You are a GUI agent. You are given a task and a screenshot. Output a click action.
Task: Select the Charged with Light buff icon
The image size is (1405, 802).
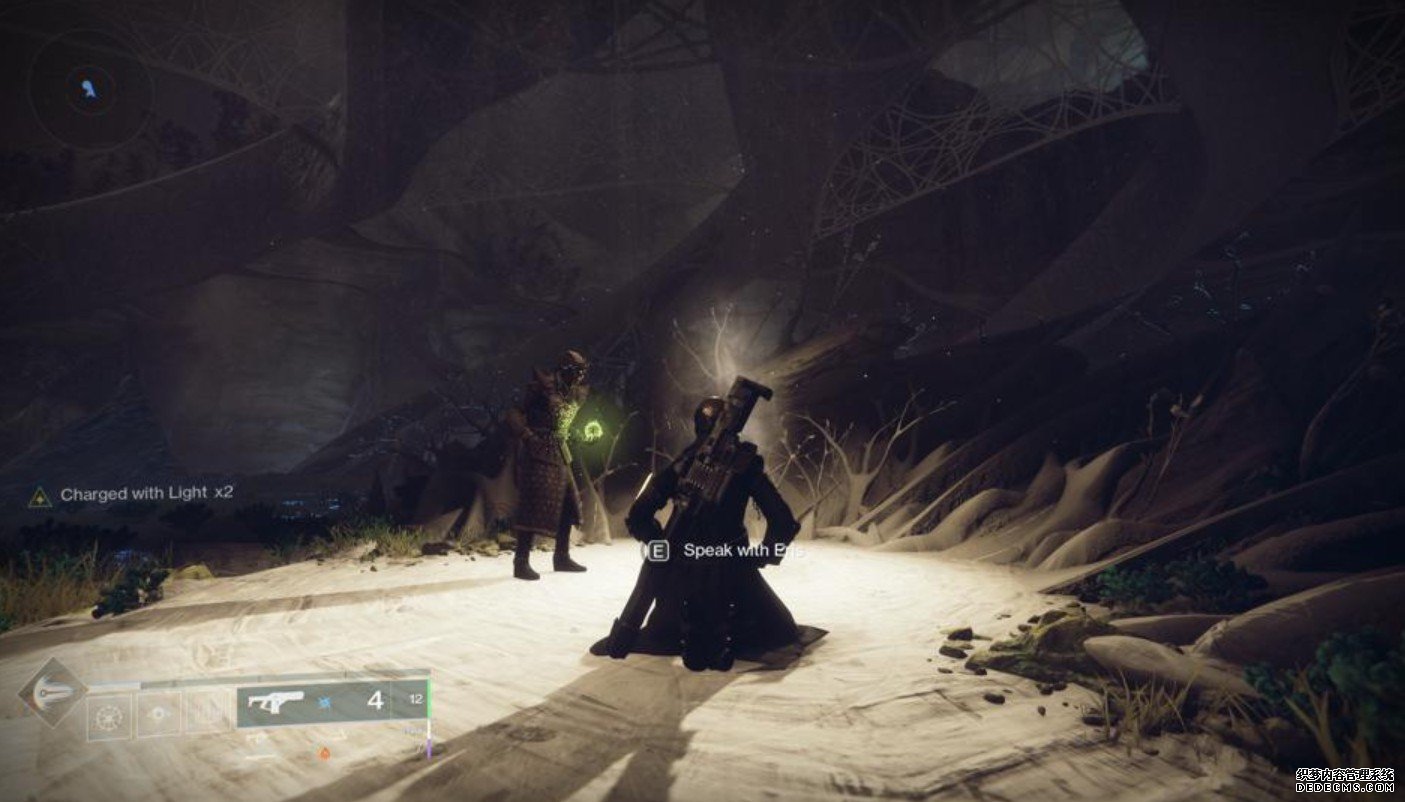pyautogui.click(x=40, y=495)
